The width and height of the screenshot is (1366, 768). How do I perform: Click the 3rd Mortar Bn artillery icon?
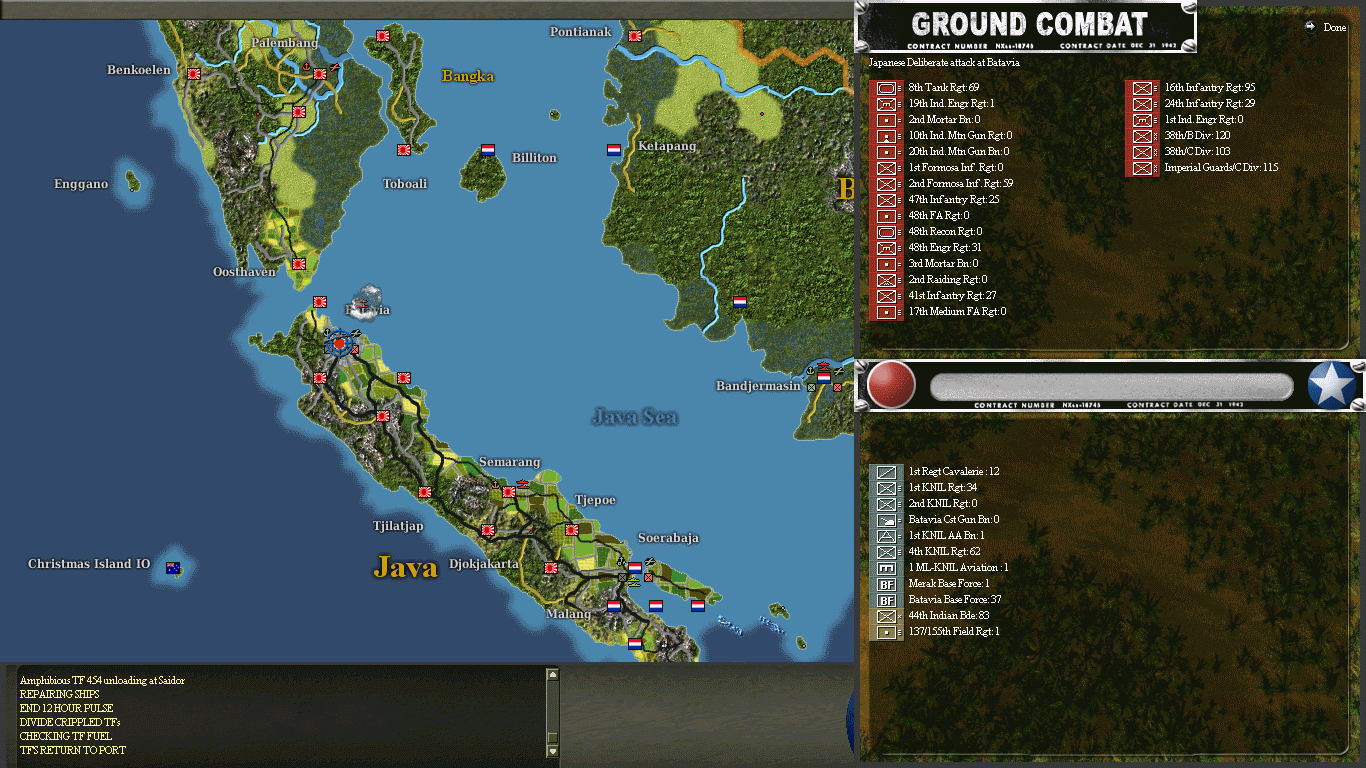point(885,263)
